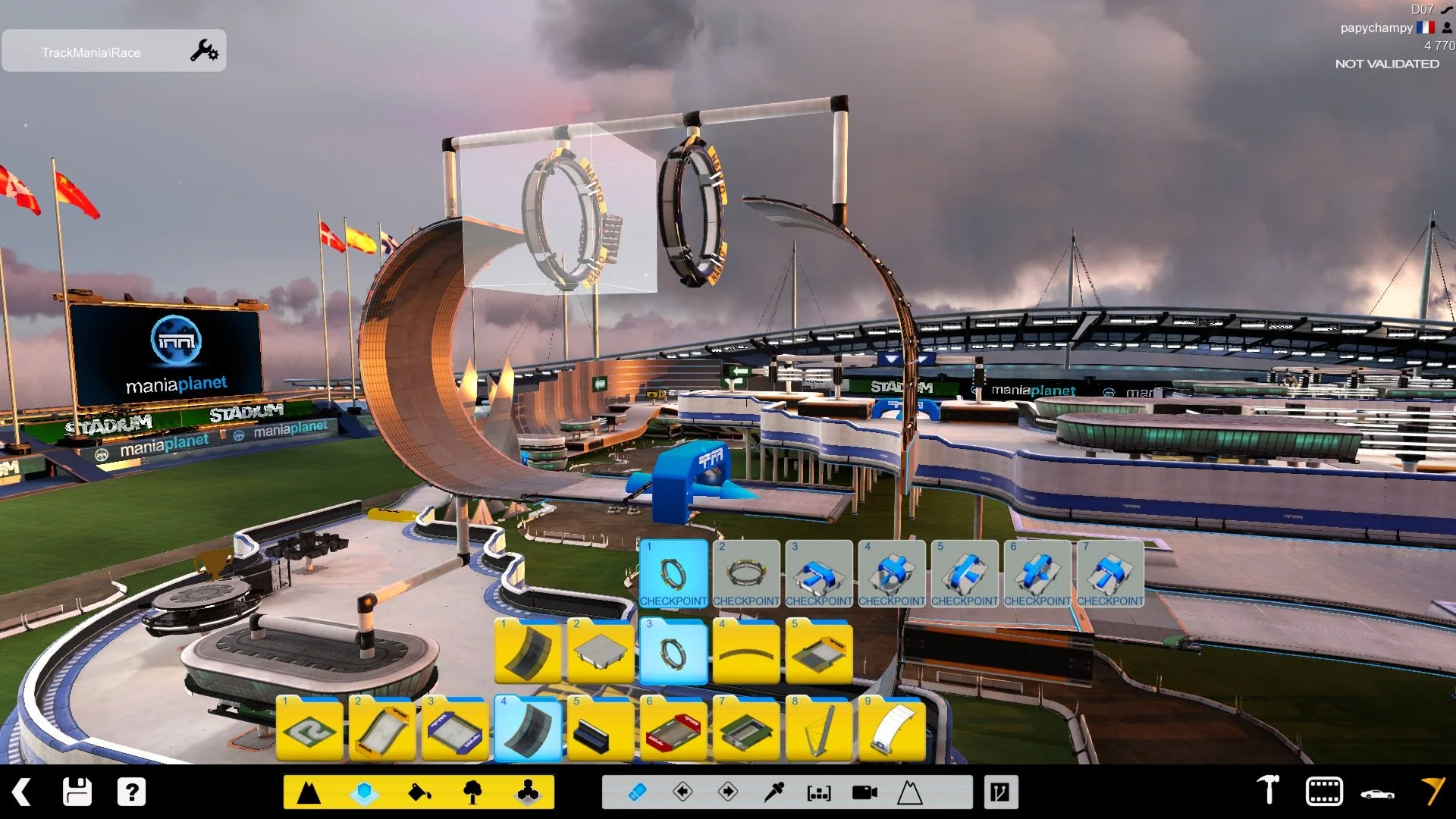This screenshot has width=1456, height=819.
Task: Select the eraser tool
Action: [639, 791]
